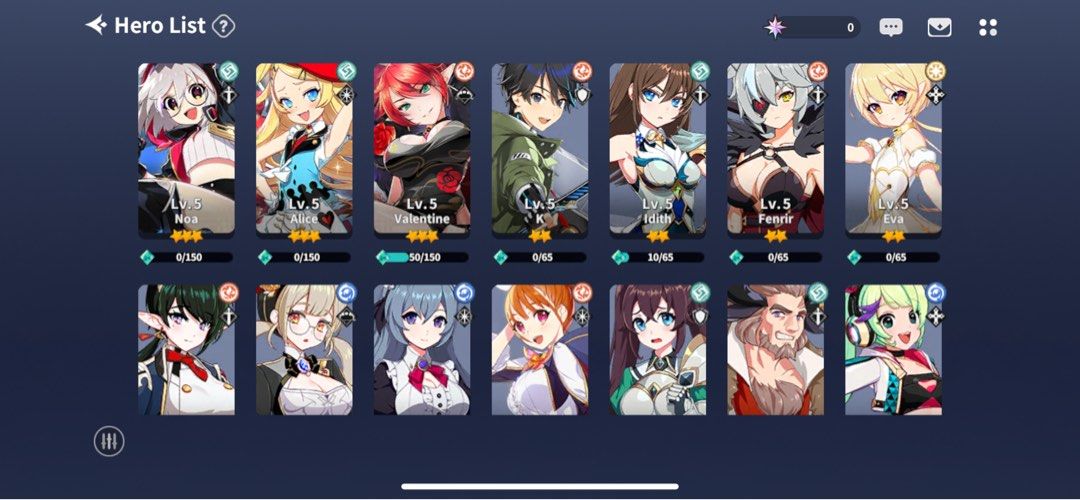Open the hero filter sliders button
1080x500 pixels.
[108, 441]
